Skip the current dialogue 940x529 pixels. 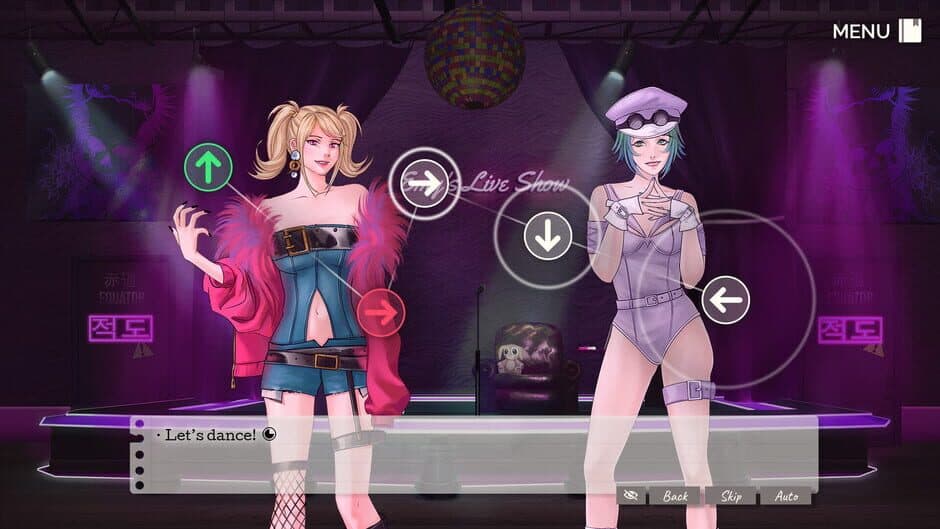point(730,496)
